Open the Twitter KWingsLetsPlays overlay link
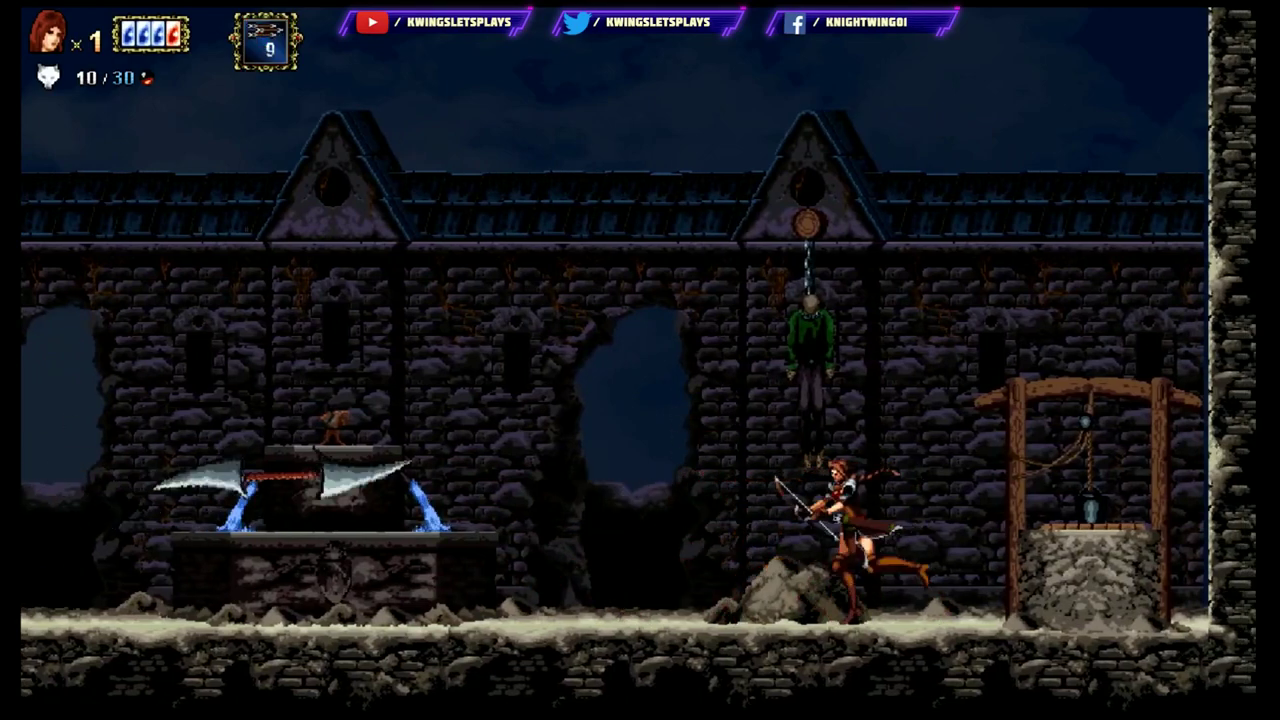 650,22
